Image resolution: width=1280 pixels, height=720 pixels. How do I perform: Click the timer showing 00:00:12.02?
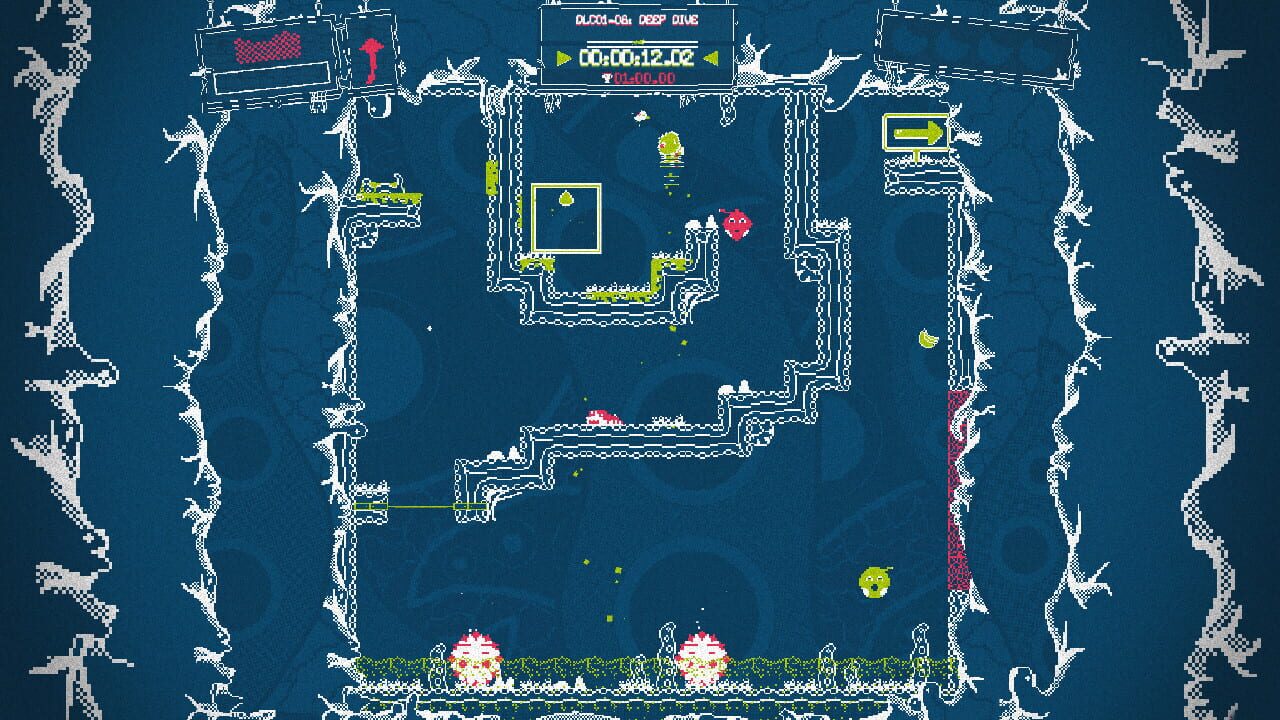pos(636,59)
